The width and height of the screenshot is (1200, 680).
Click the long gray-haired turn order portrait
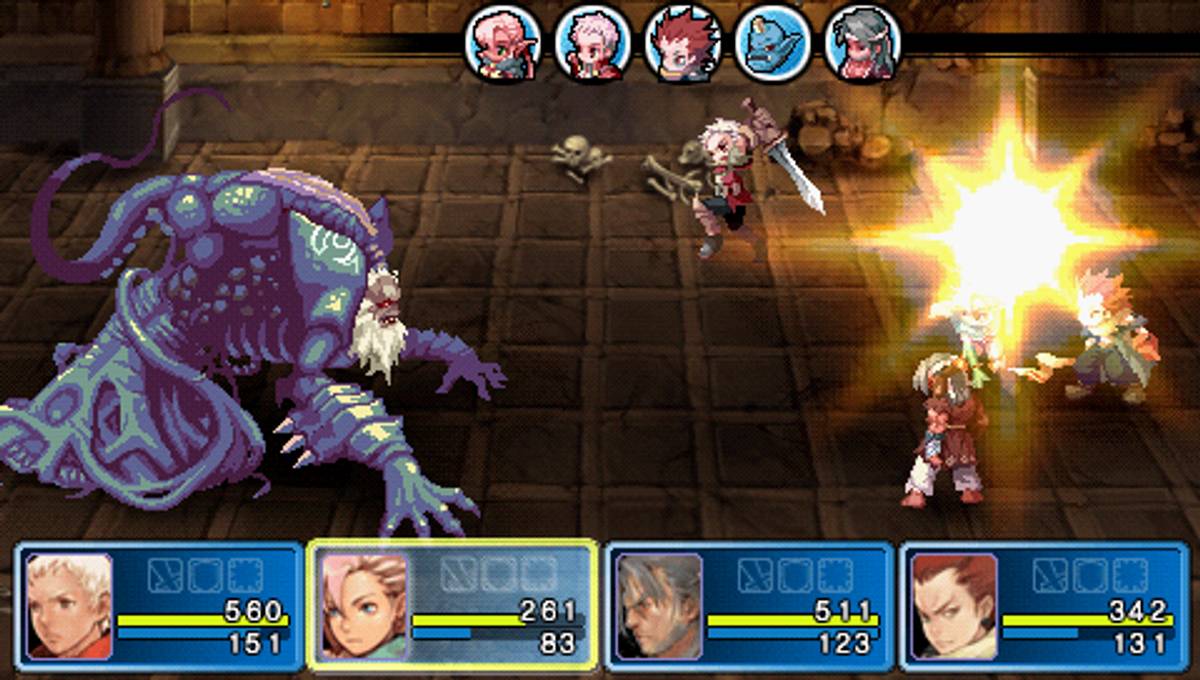[862, 45]
